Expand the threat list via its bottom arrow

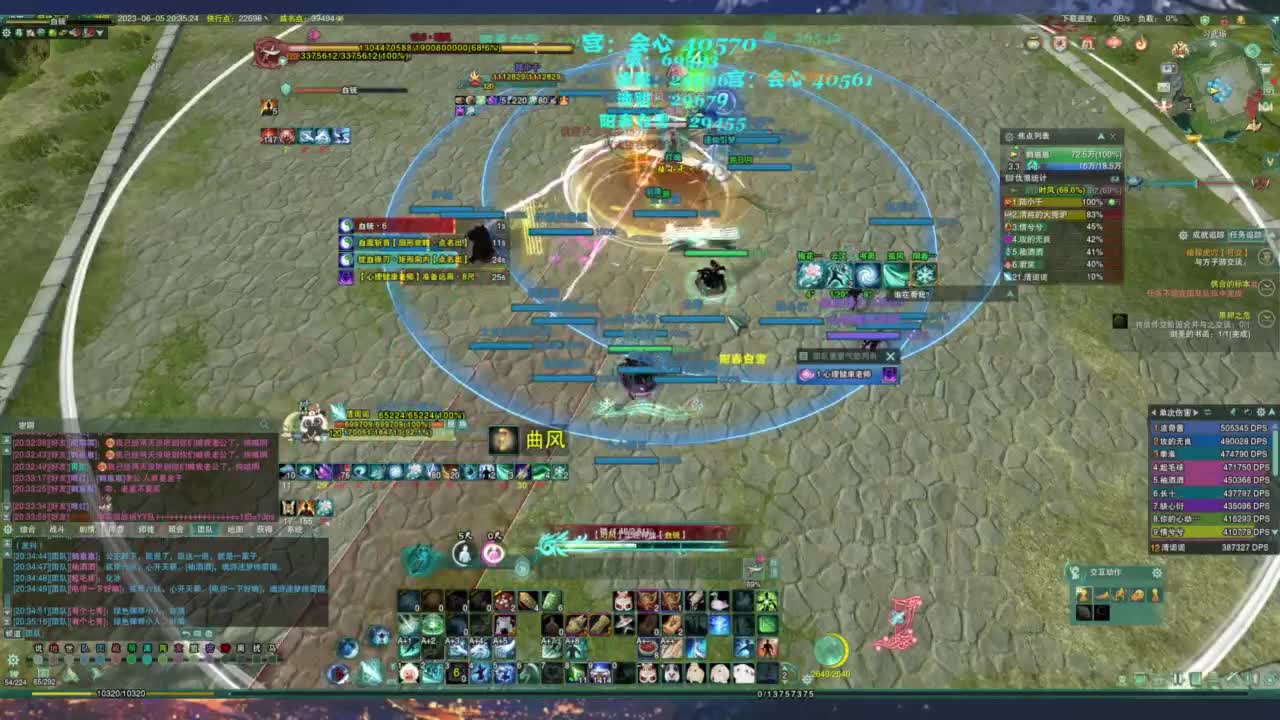[x=1010, y=293]
